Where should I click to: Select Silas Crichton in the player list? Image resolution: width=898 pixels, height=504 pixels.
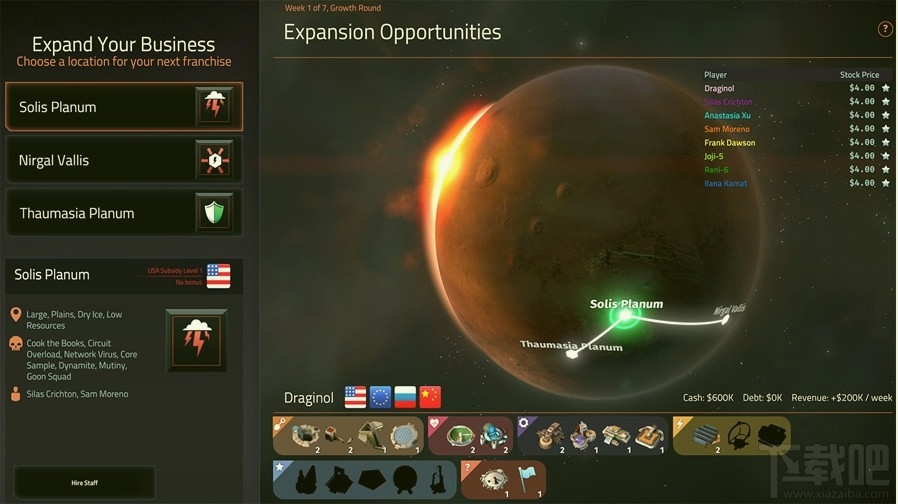(728, 102)
